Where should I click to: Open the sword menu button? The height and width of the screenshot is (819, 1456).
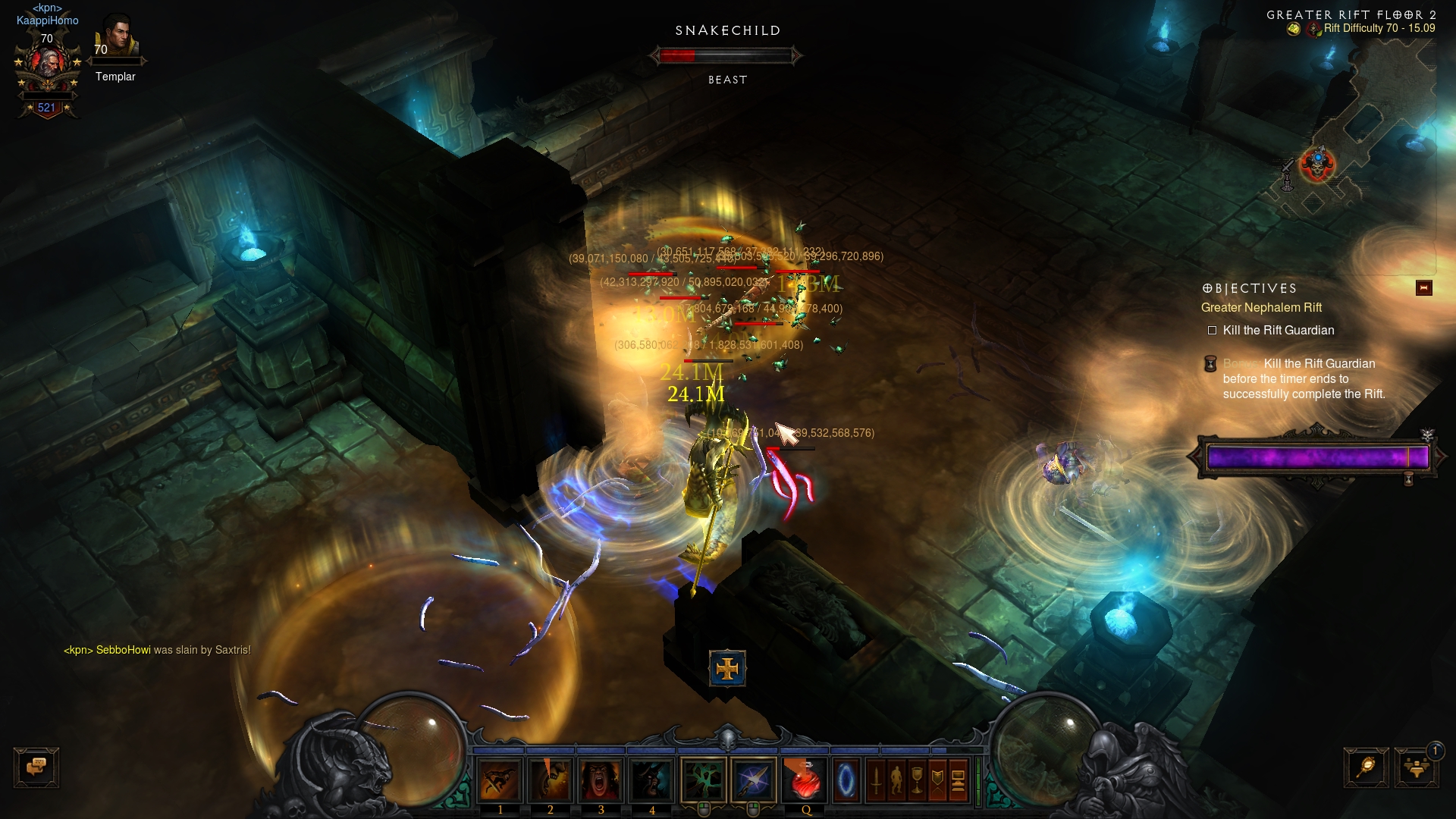point(876,780)
